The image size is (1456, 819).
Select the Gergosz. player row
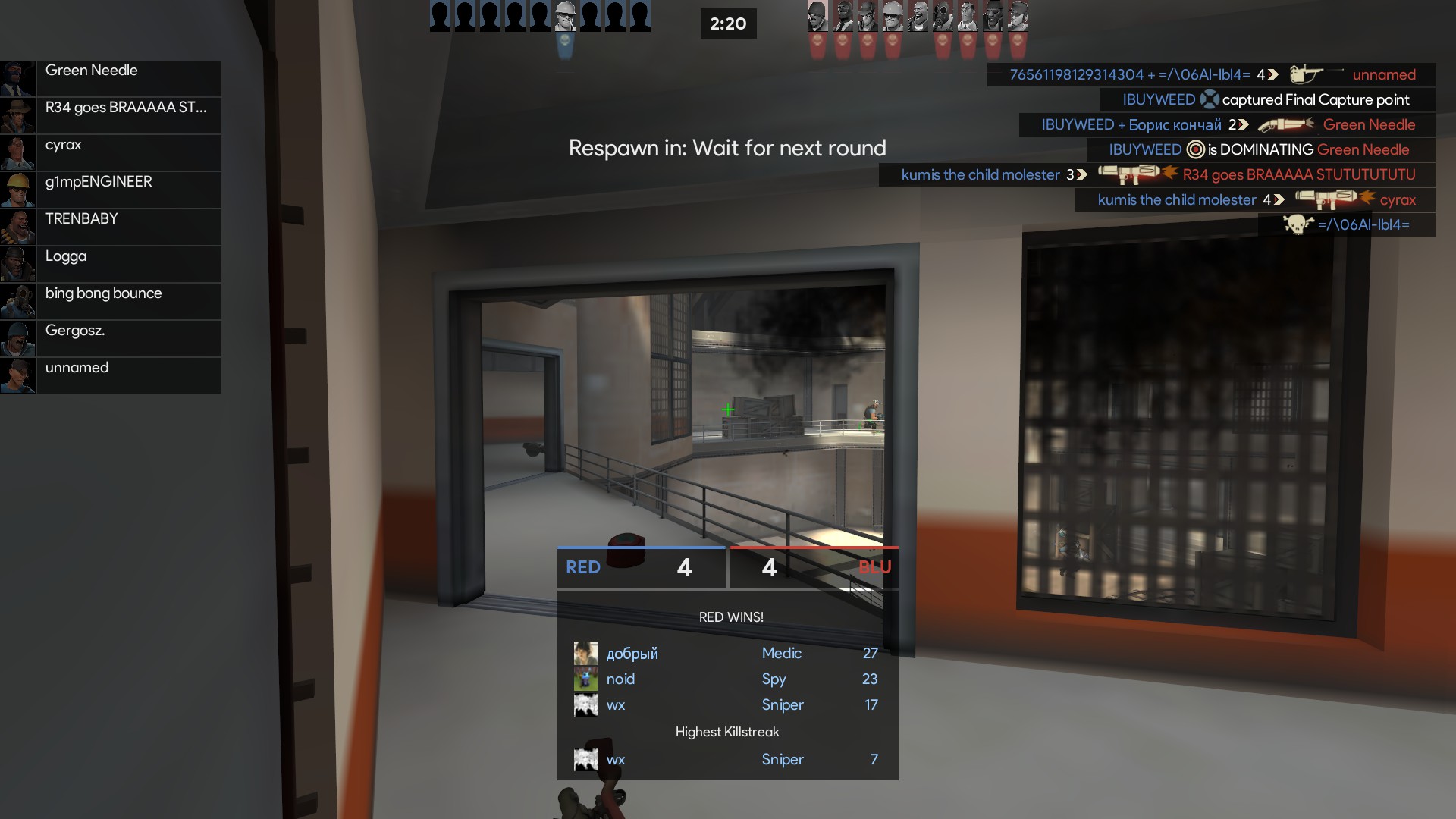tap(111, 338)
